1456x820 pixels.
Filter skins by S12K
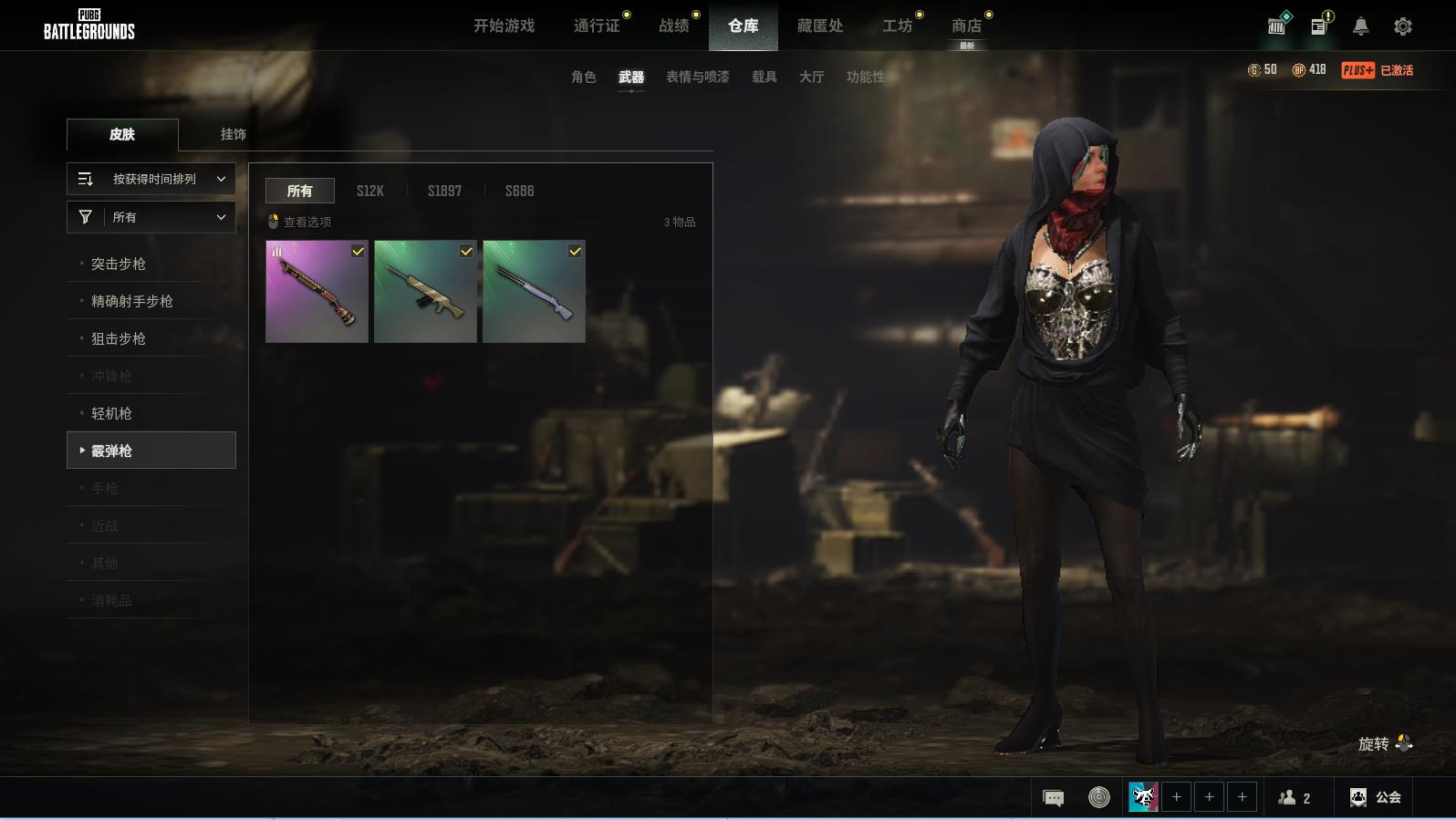pyautogui.click(x=369, y=191)
